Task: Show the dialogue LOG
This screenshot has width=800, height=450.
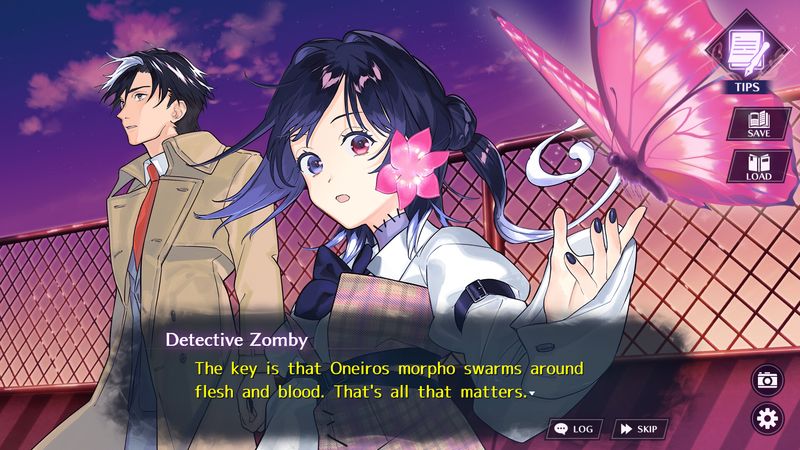Action: [574, 429]
